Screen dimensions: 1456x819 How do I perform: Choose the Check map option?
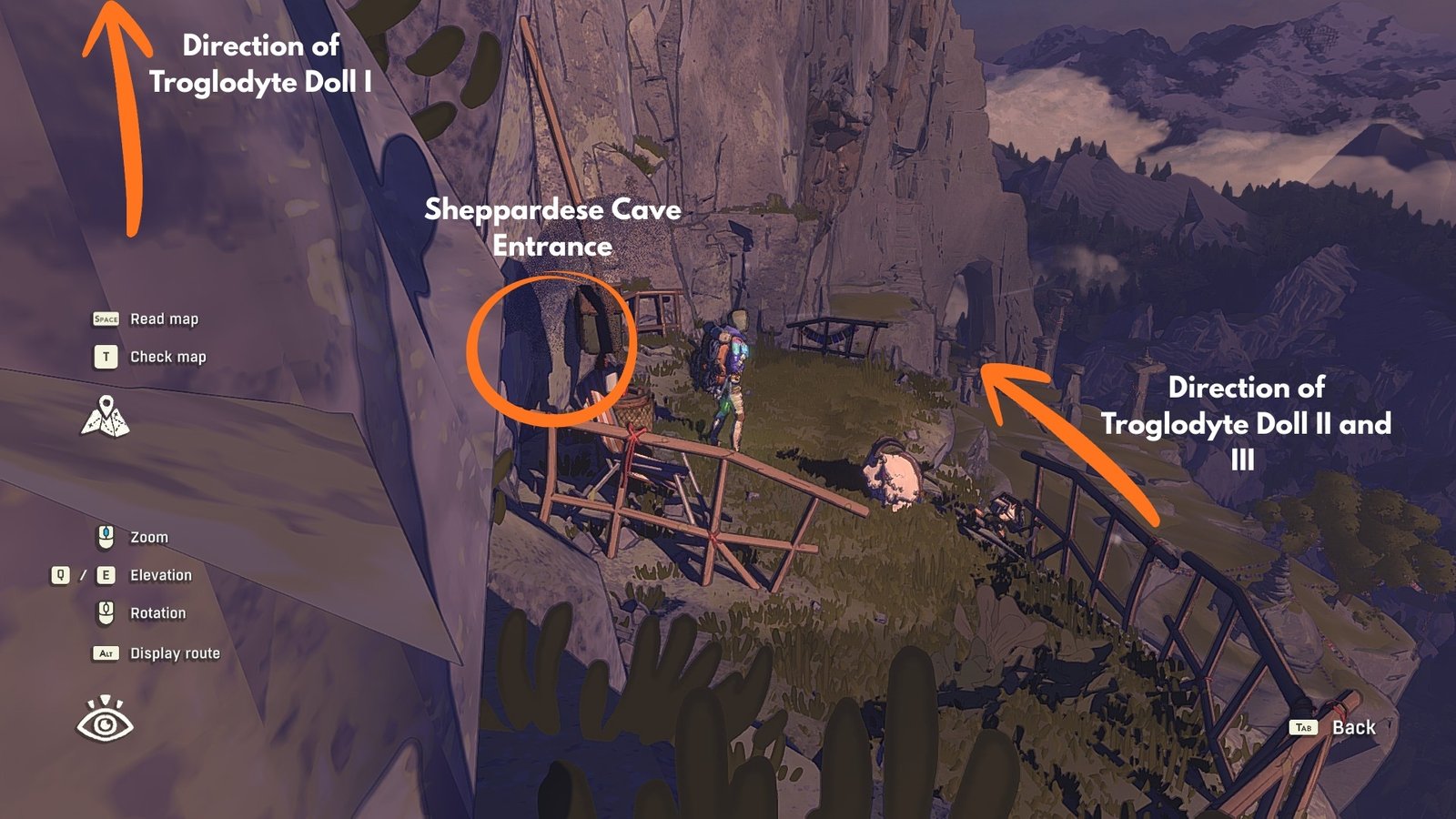(x=167, y=357)
